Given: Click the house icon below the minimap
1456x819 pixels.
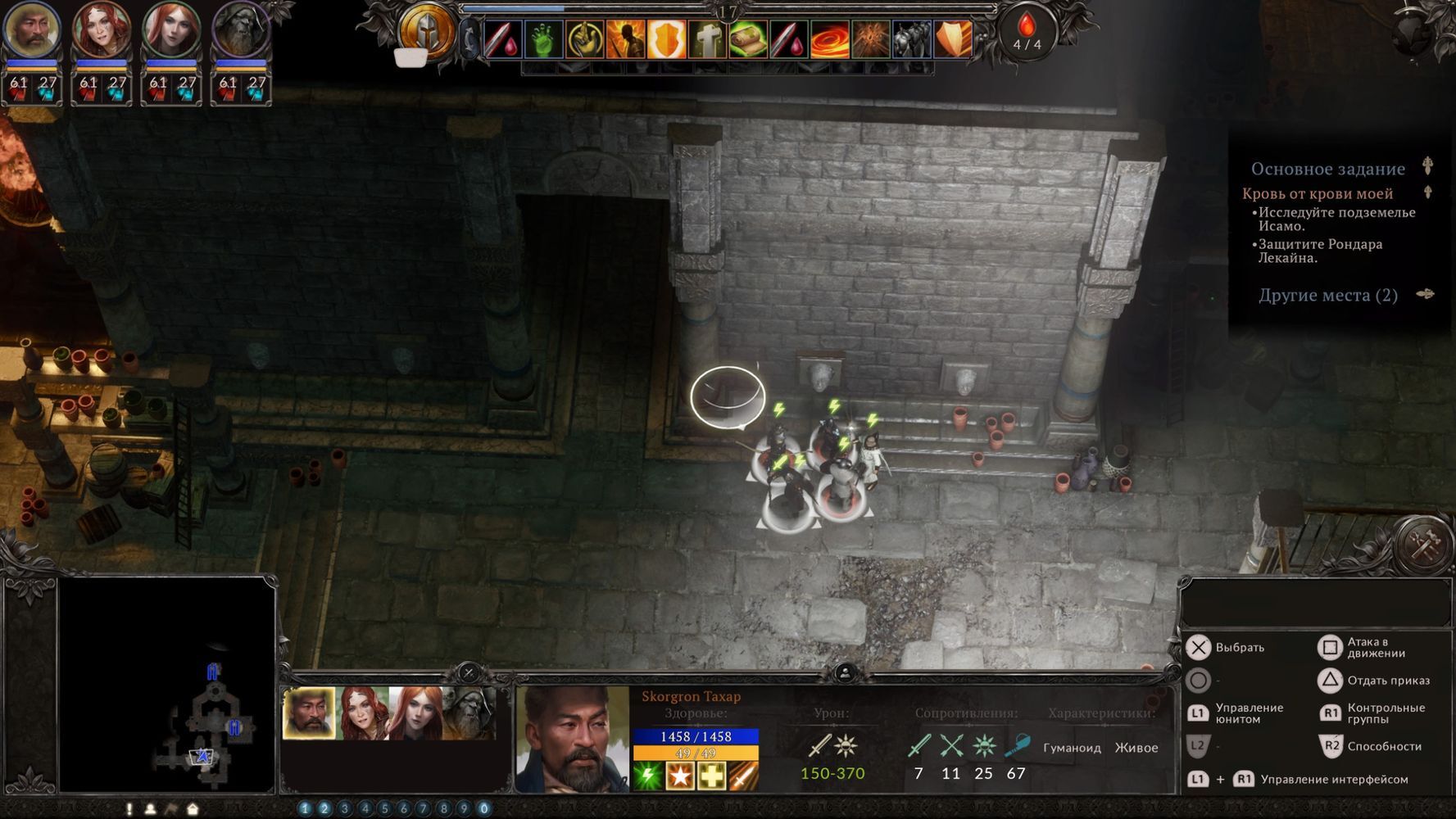Looking at the screenshot, I should click(x=193, y=809).
